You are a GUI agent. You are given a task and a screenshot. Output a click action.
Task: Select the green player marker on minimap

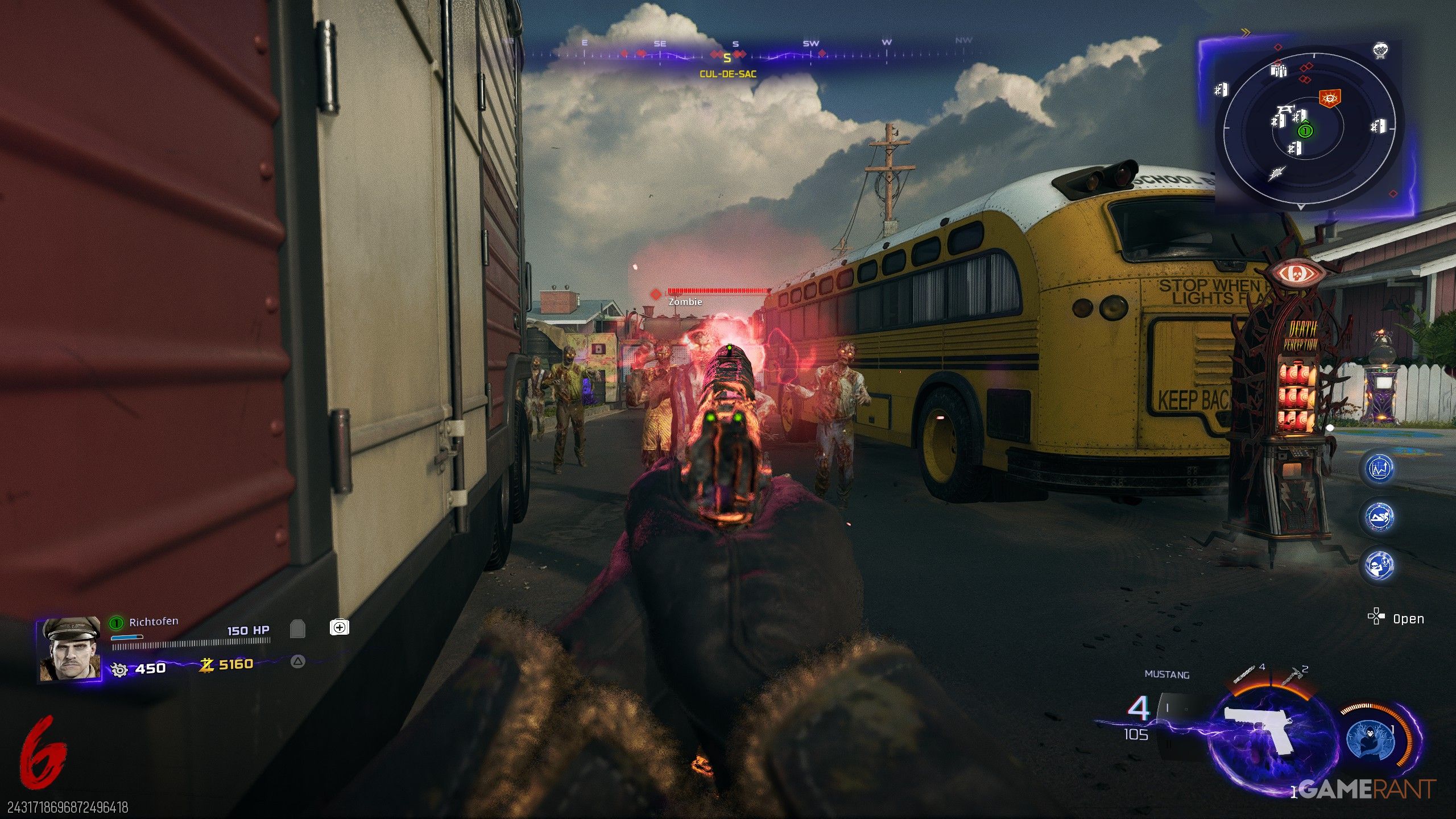[x=1305, y=131]
